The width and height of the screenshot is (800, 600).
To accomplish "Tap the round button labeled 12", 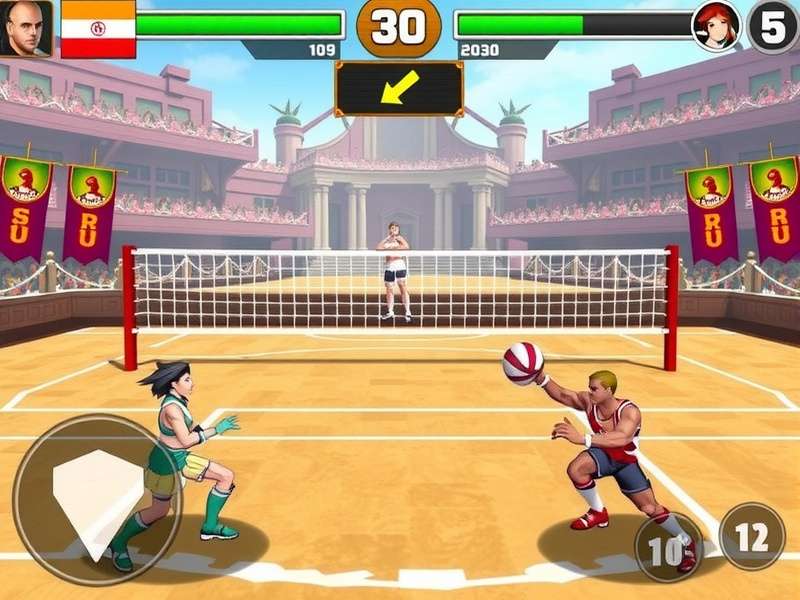I will tap(752, 536).
